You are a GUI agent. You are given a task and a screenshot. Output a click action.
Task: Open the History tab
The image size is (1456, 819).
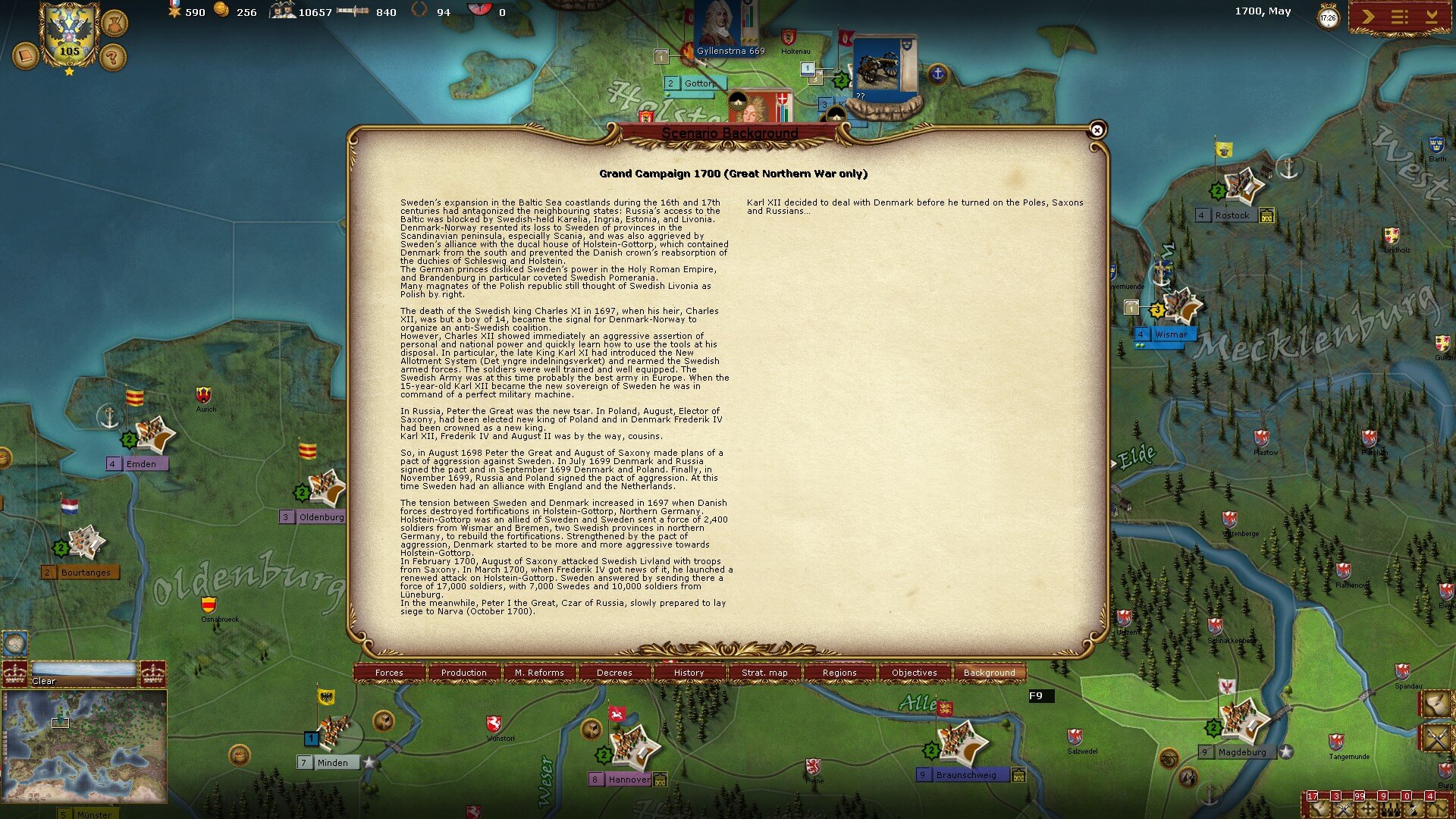pyautogui.click(x=689, y=673)
